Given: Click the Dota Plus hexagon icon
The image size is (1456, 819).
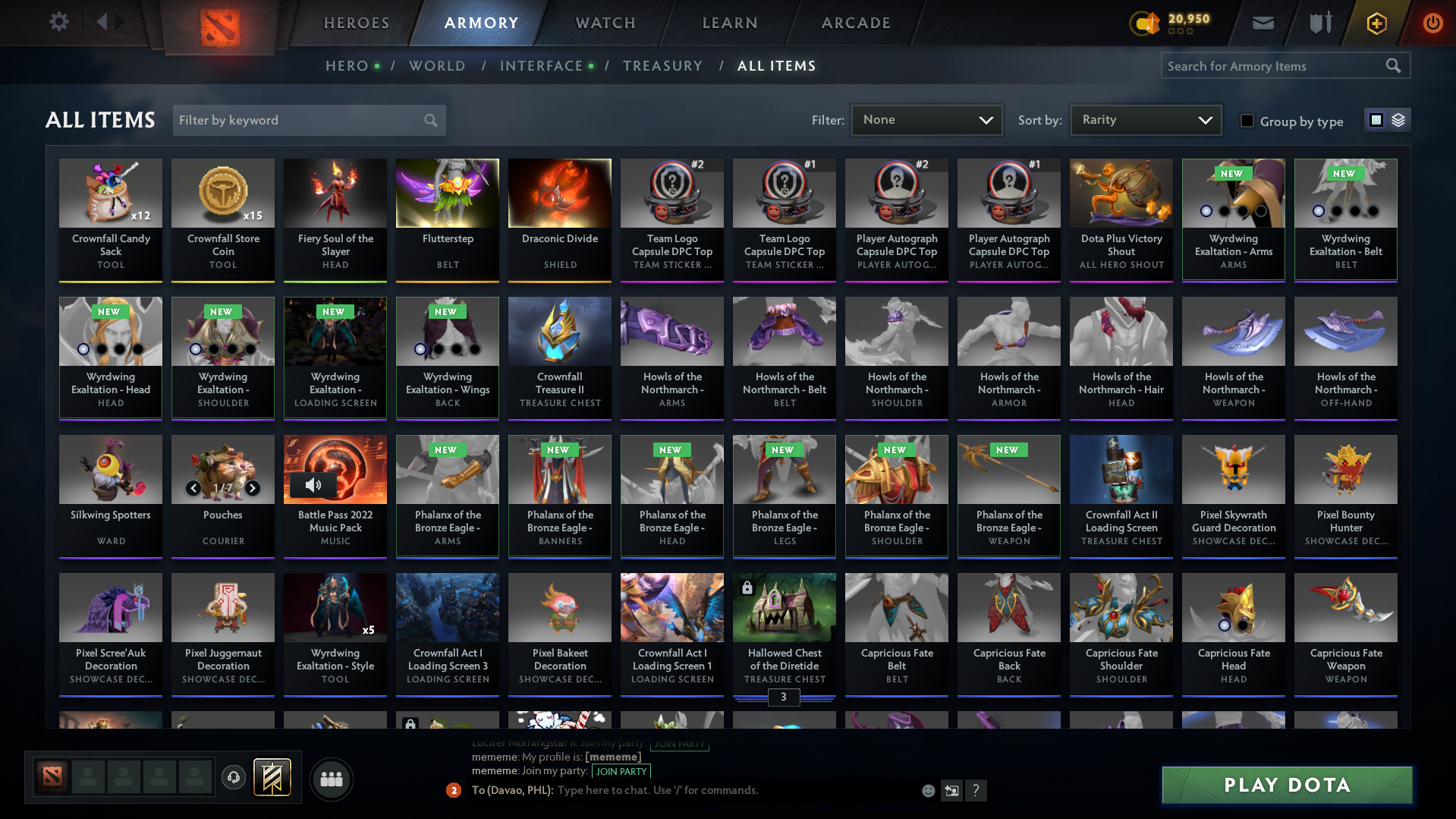Looking at the screenshot, I should pos(1376,23).
